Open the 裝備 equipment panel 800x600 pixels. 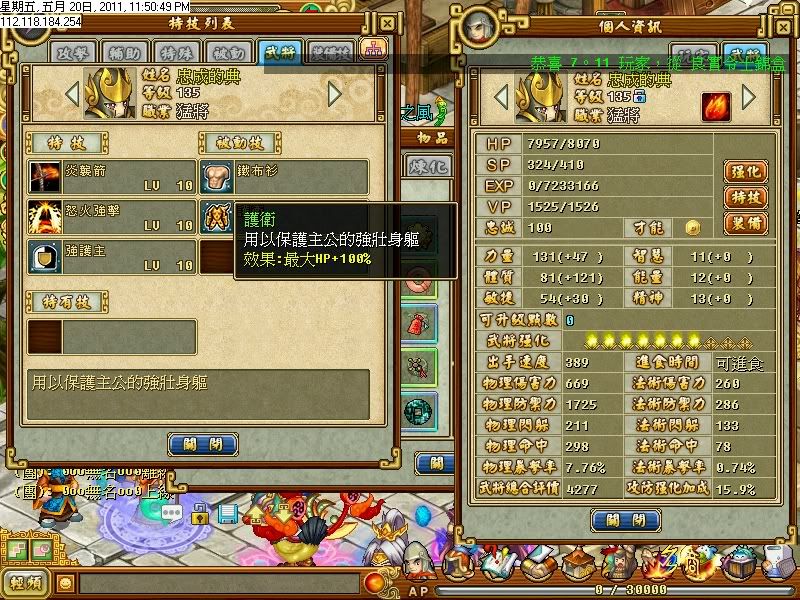coord(744,223)
